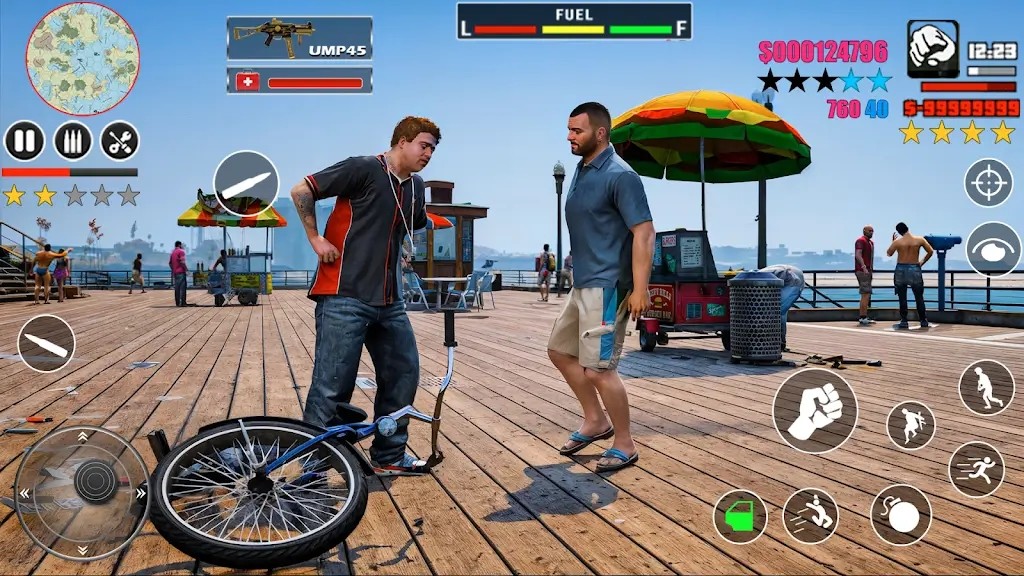Tap the fist icon beside the clock
This screenshot has height=576, width=1024.
click(x=932, y=49)
